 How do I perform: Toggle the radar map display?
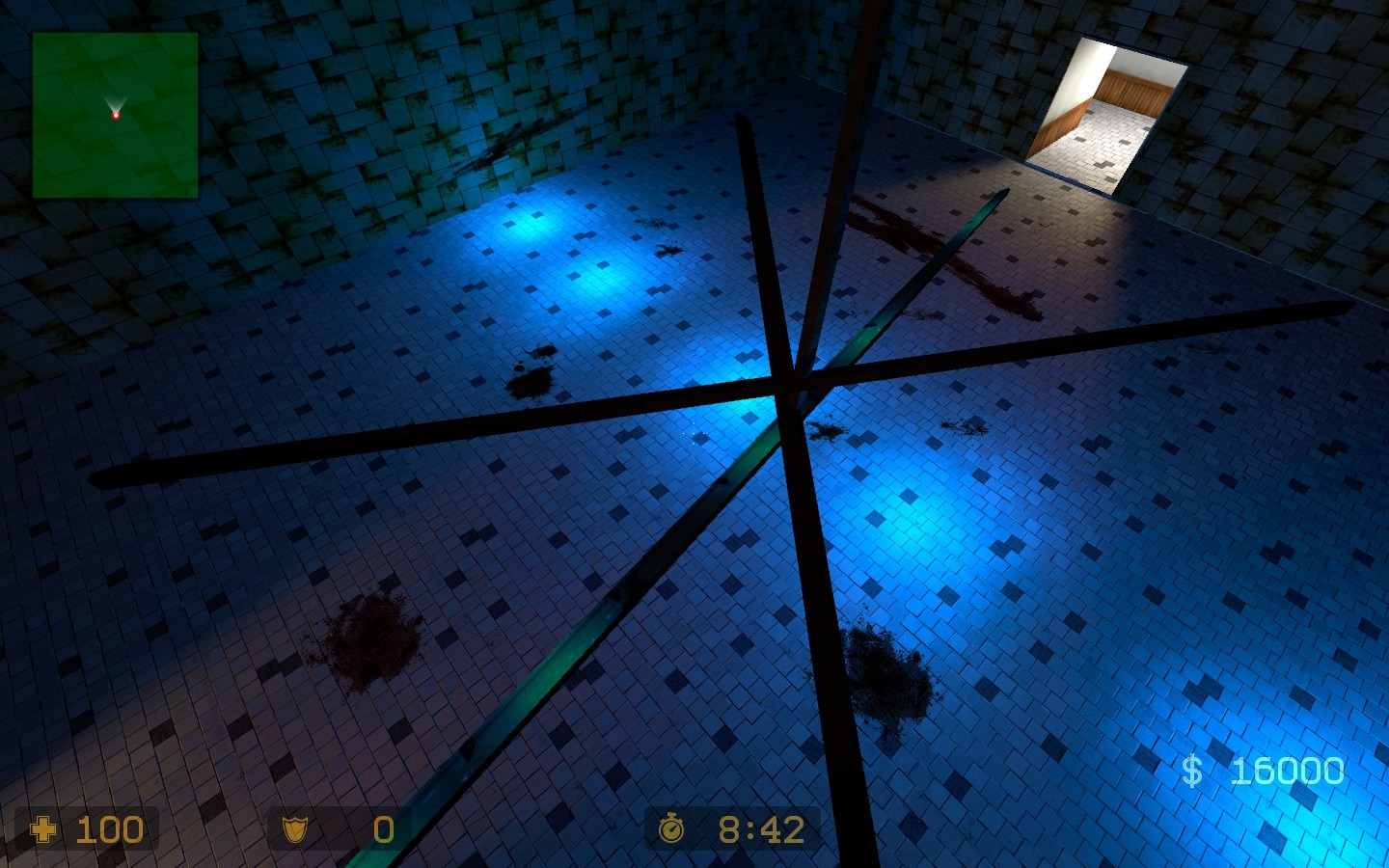[116, 116]
